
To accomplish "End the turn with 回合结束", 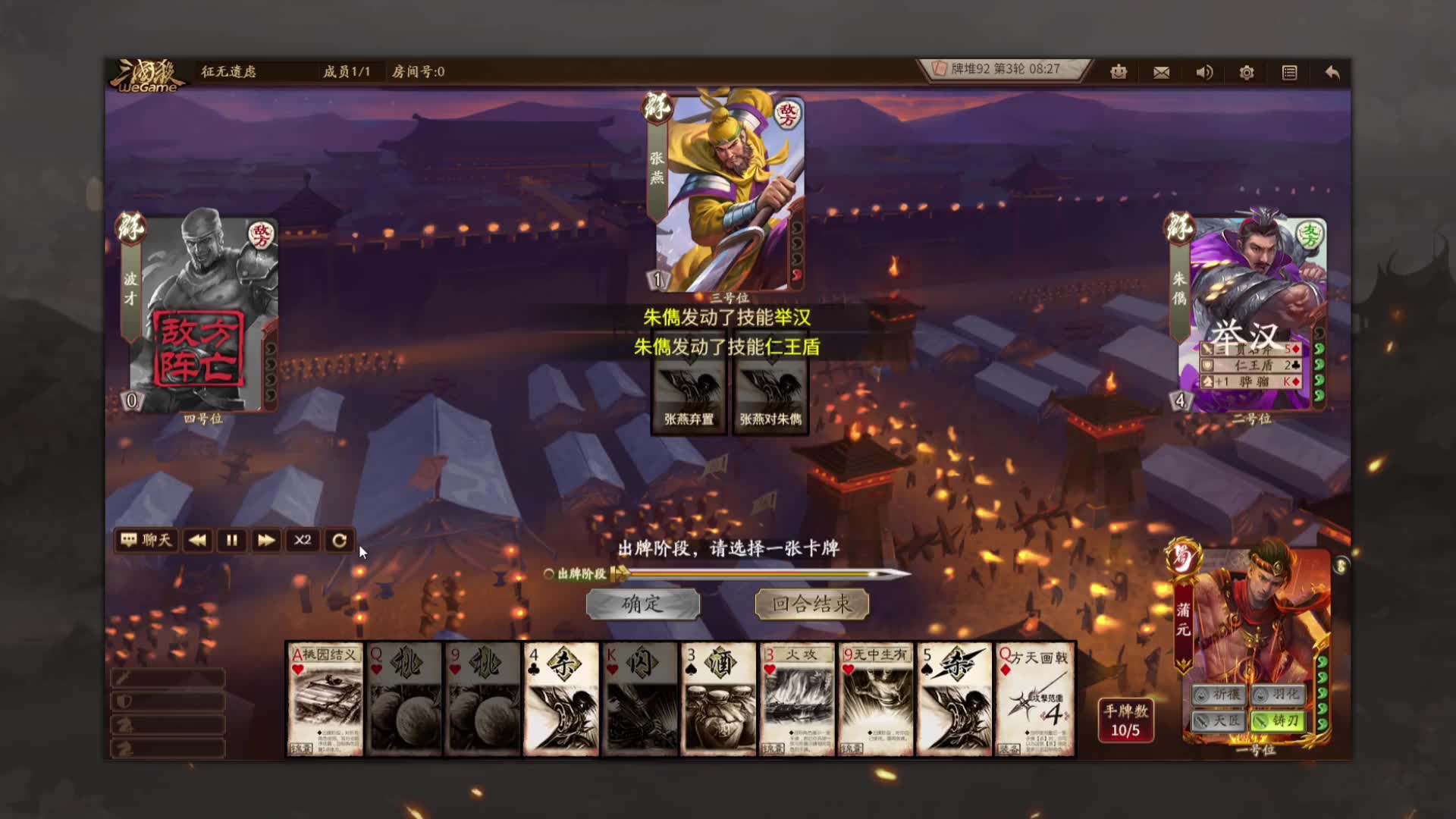I will (811, 604).
